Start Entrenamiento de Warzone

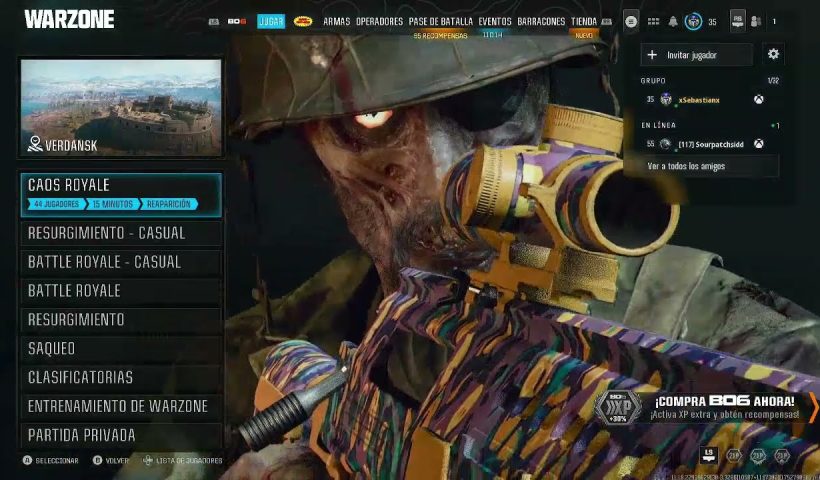tap(120, 407)
